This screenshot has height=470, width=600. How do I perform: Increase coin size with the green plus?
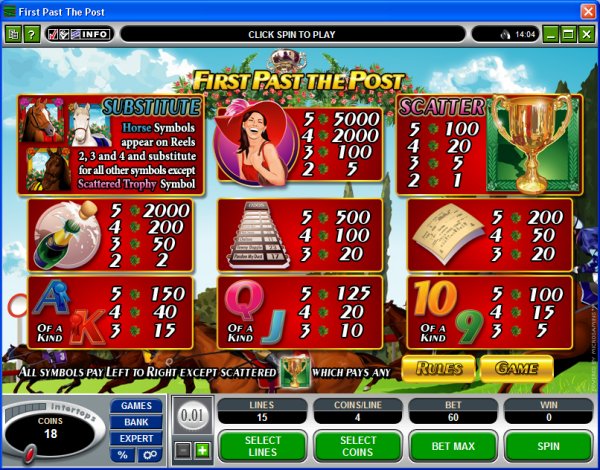point(202,451)
